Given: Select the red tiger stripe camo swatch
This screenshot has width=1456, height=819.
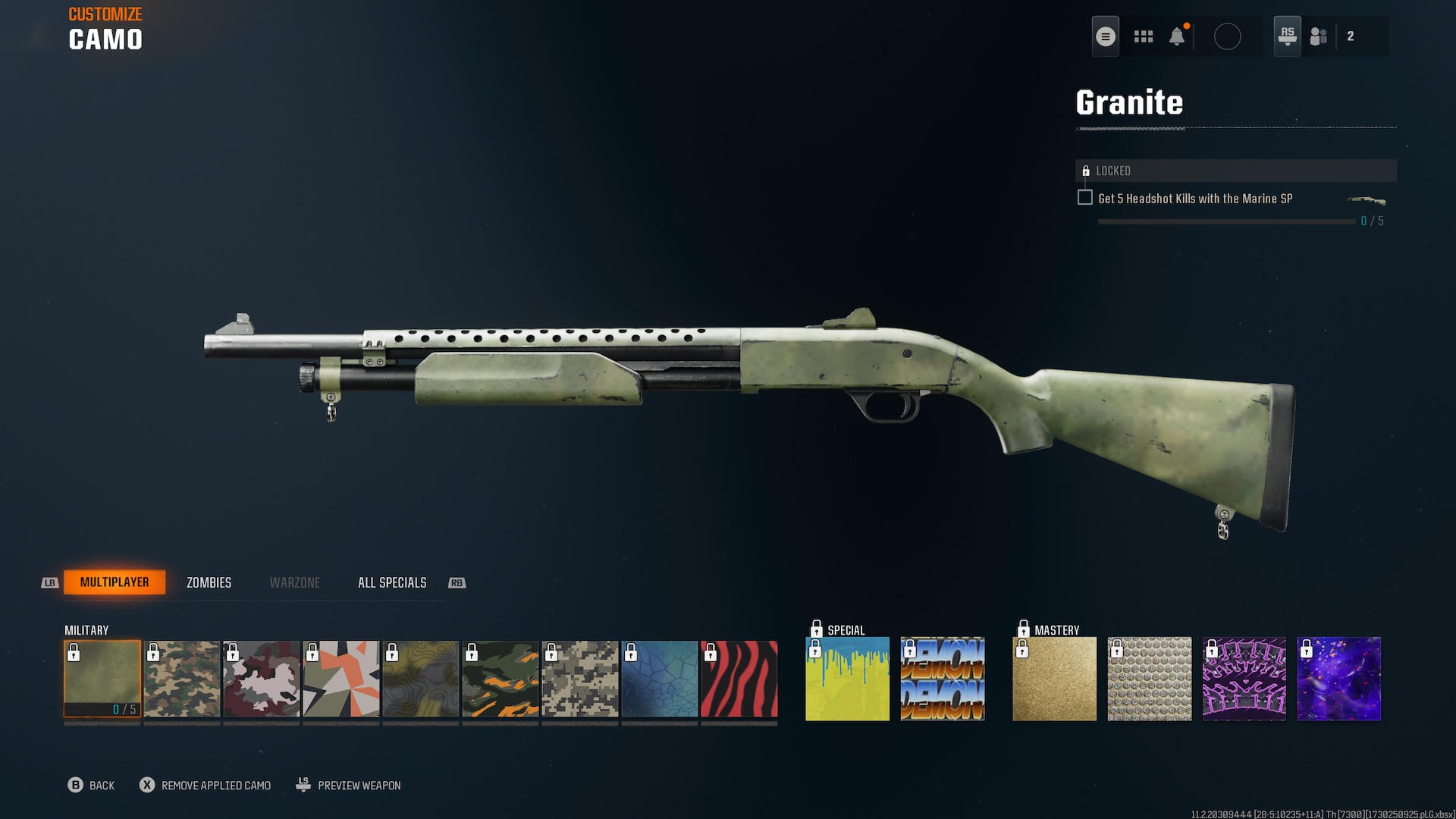Looking at the screenshot, I should point(738,677).
